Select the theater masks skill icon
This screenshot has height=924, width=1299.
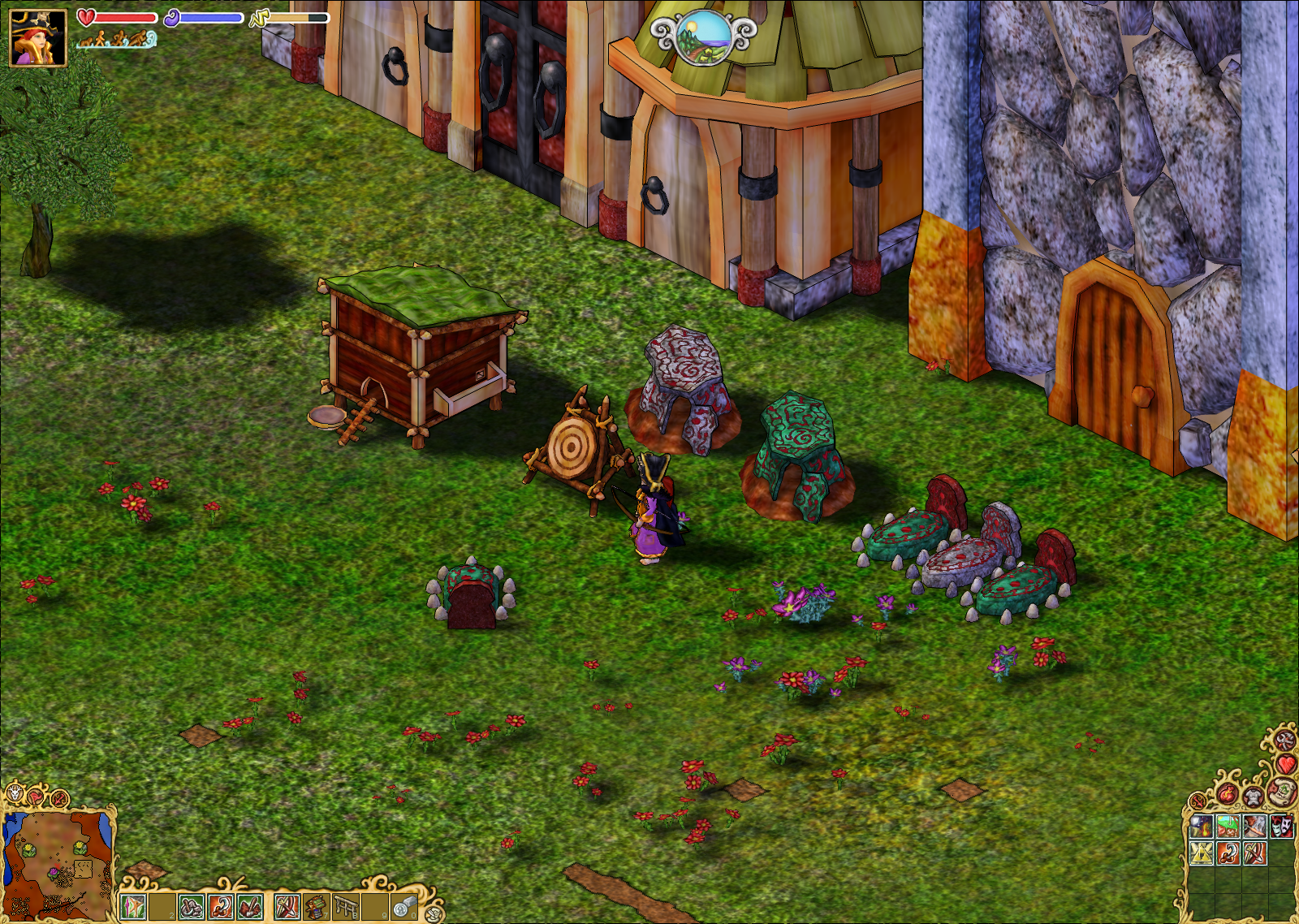pyautogui.click(x=1280, y=827)
